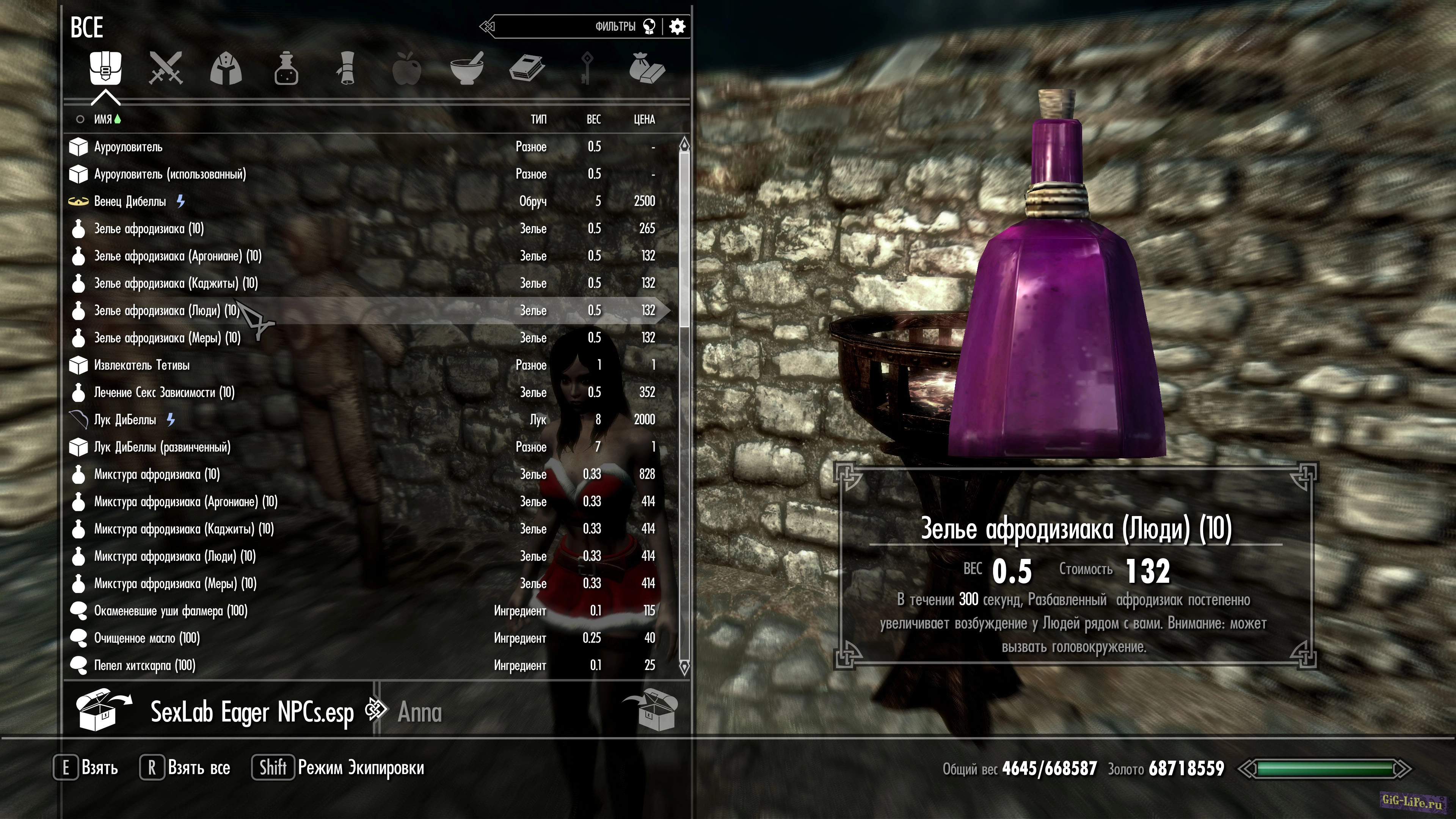Show the potions category tab

tap(286, 69)
